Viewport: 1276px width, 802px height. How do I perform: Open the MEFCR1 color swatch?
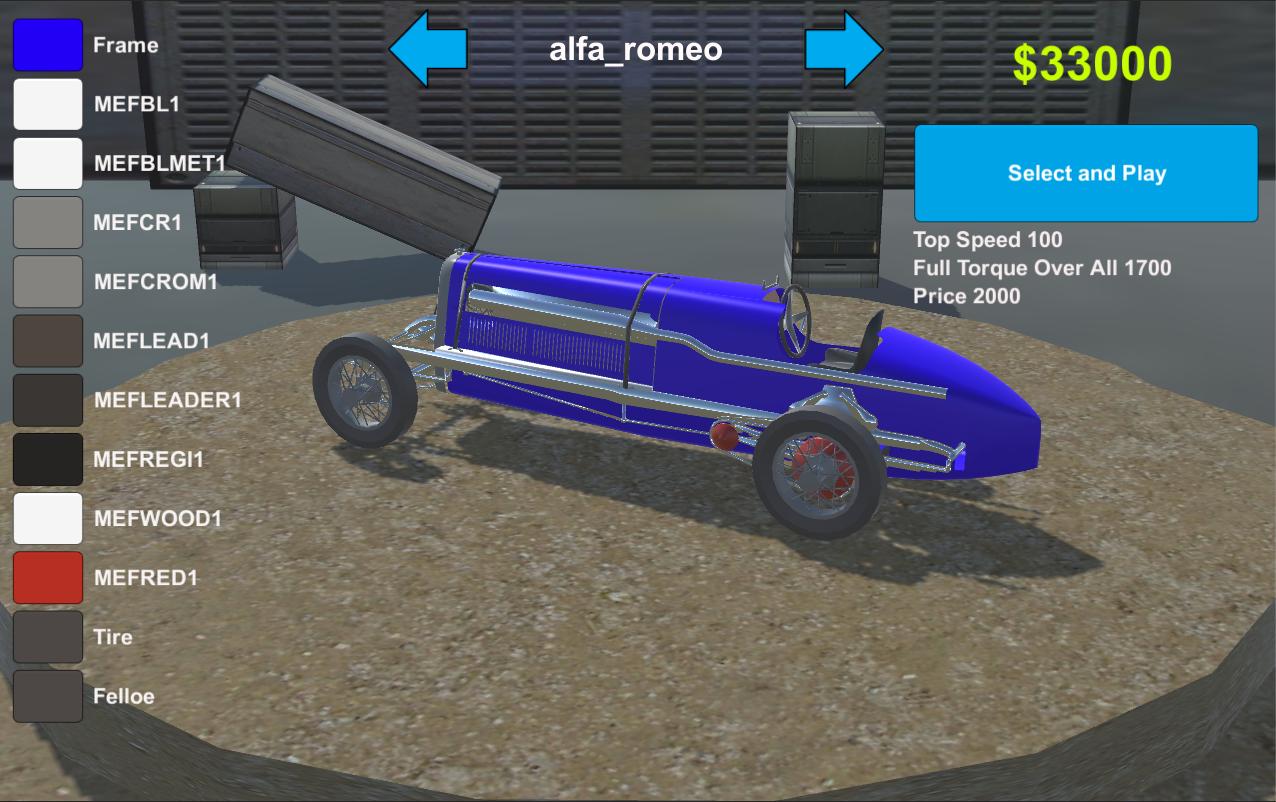click(48, 222)
